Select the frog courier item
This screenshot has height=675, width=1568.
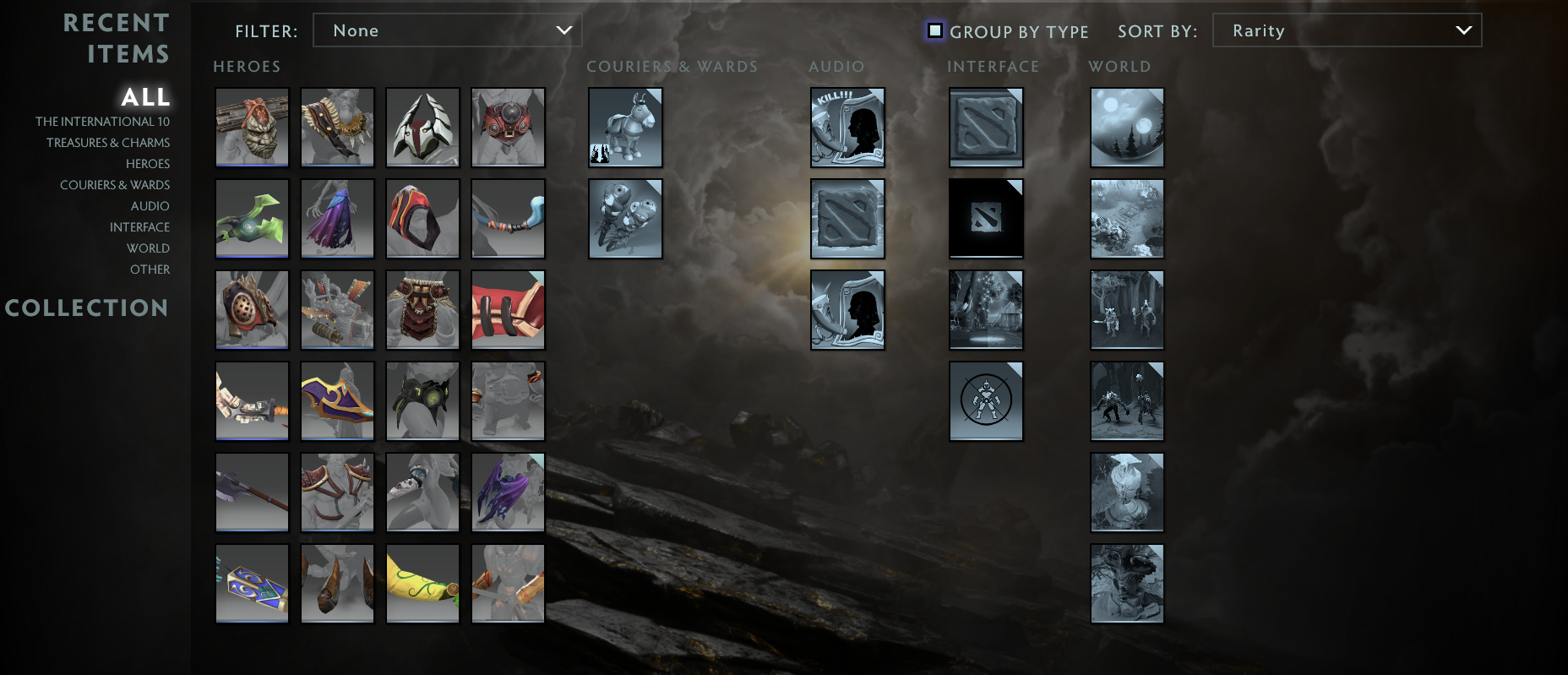click(625, 219)
